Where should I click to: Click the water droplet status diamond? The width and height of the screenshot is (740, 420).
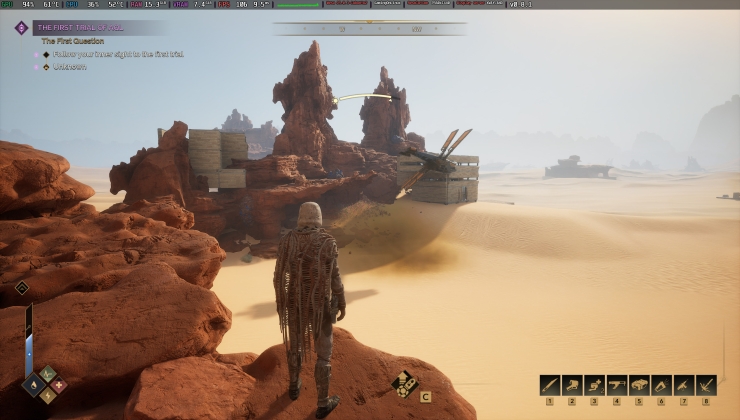[x=34, y=383]
